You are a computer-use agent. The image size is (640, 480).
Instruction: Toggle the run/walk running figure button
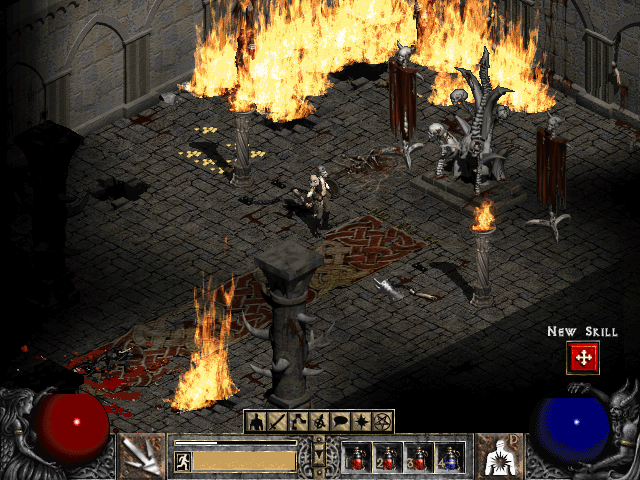tap(183, 460)
